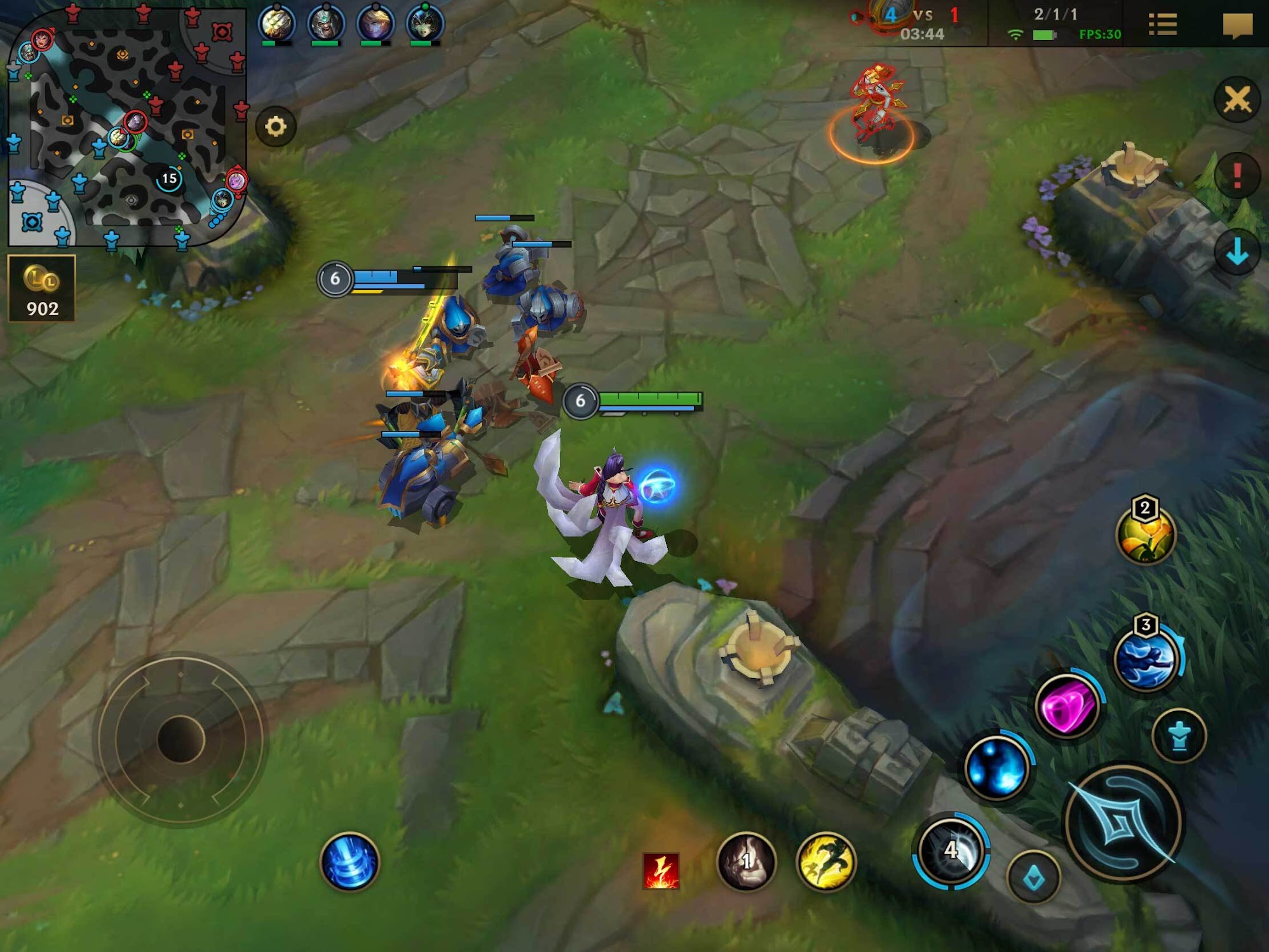Tap the minion target diamond button
Image resolution: width=1269 pixels, height=952 pixels.
point(1034,878)
